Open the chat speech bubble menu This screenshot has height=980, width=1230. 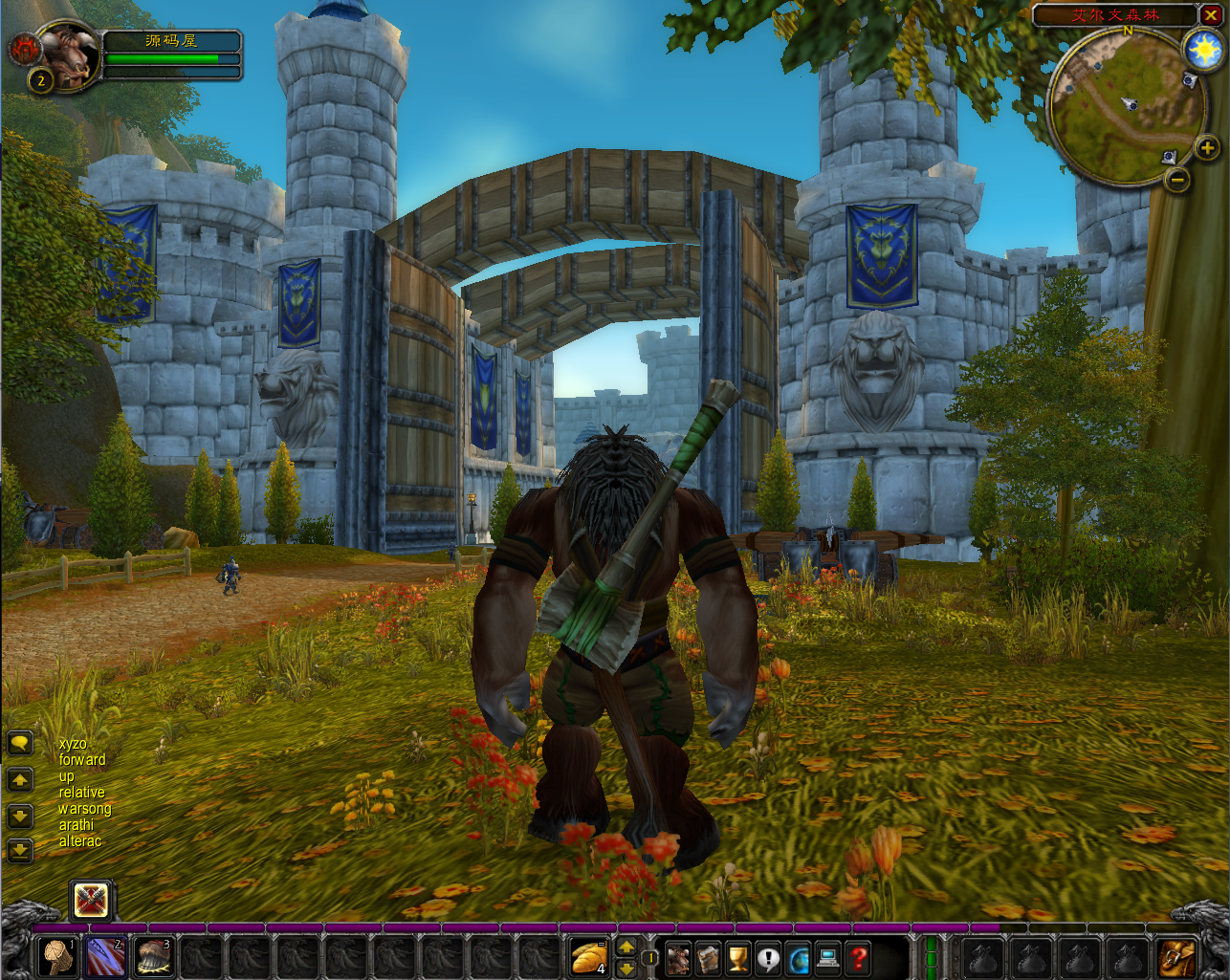coord(19,743)
